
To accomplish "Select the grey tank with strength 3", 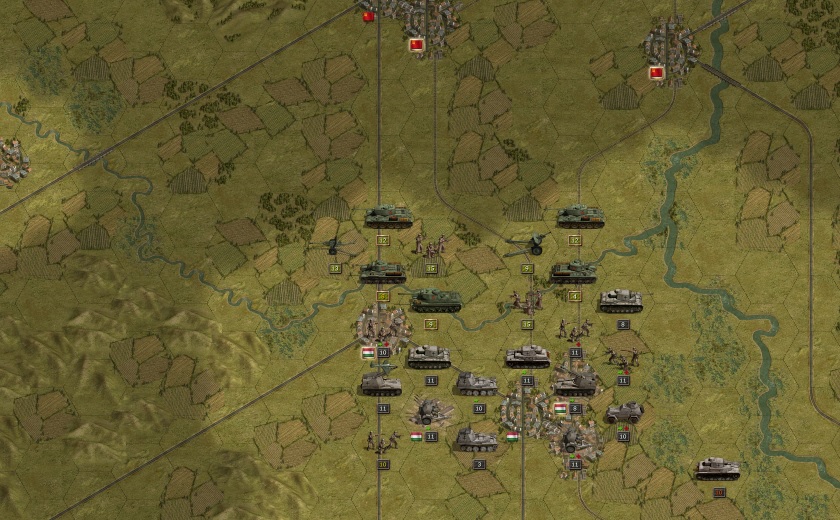I will 477,439.
